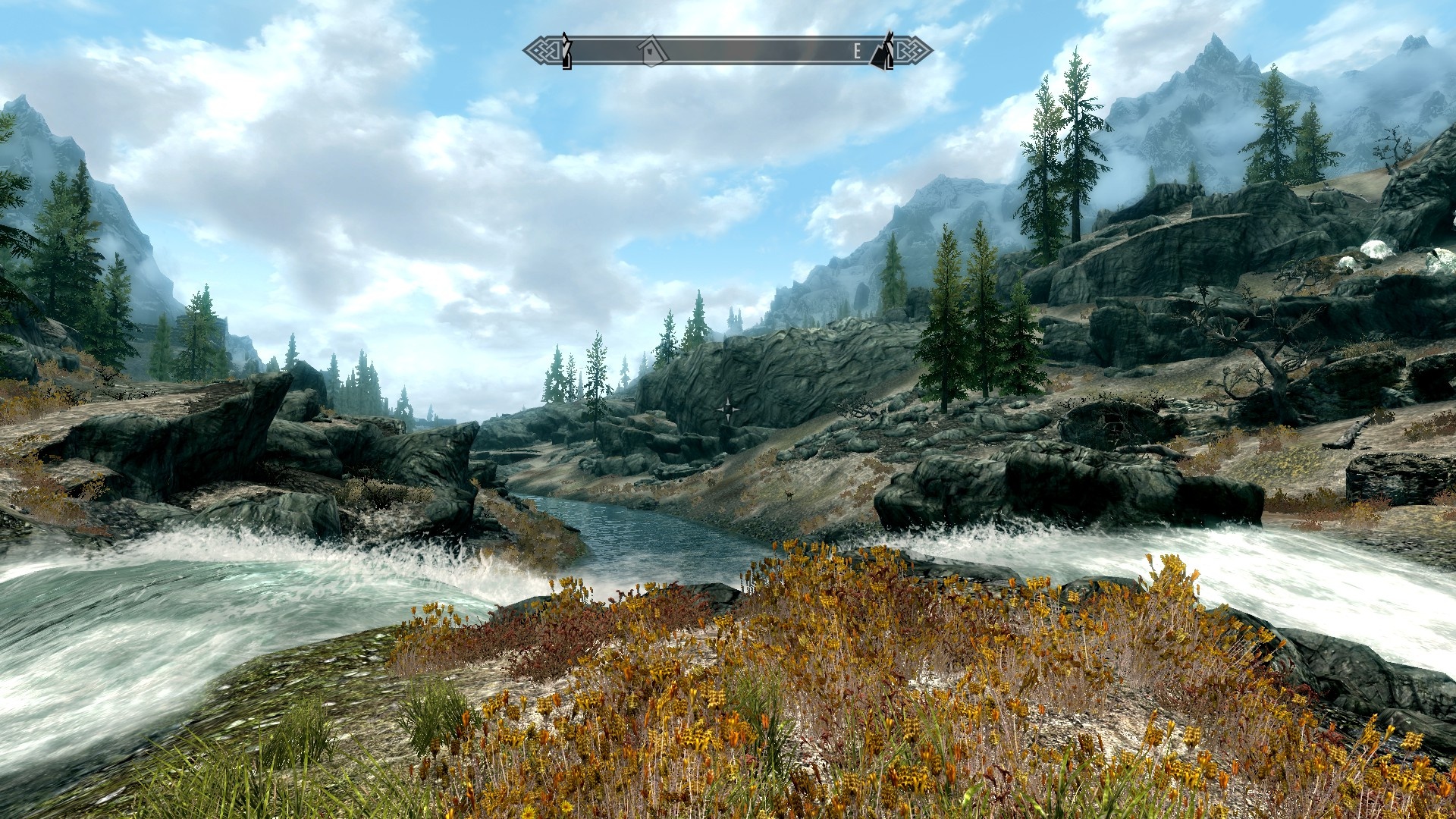Select the house-shaped location marker on the compass
The width and height of the screenshot is (1456, 819).
pyautogui.click(x=652, y=52)
